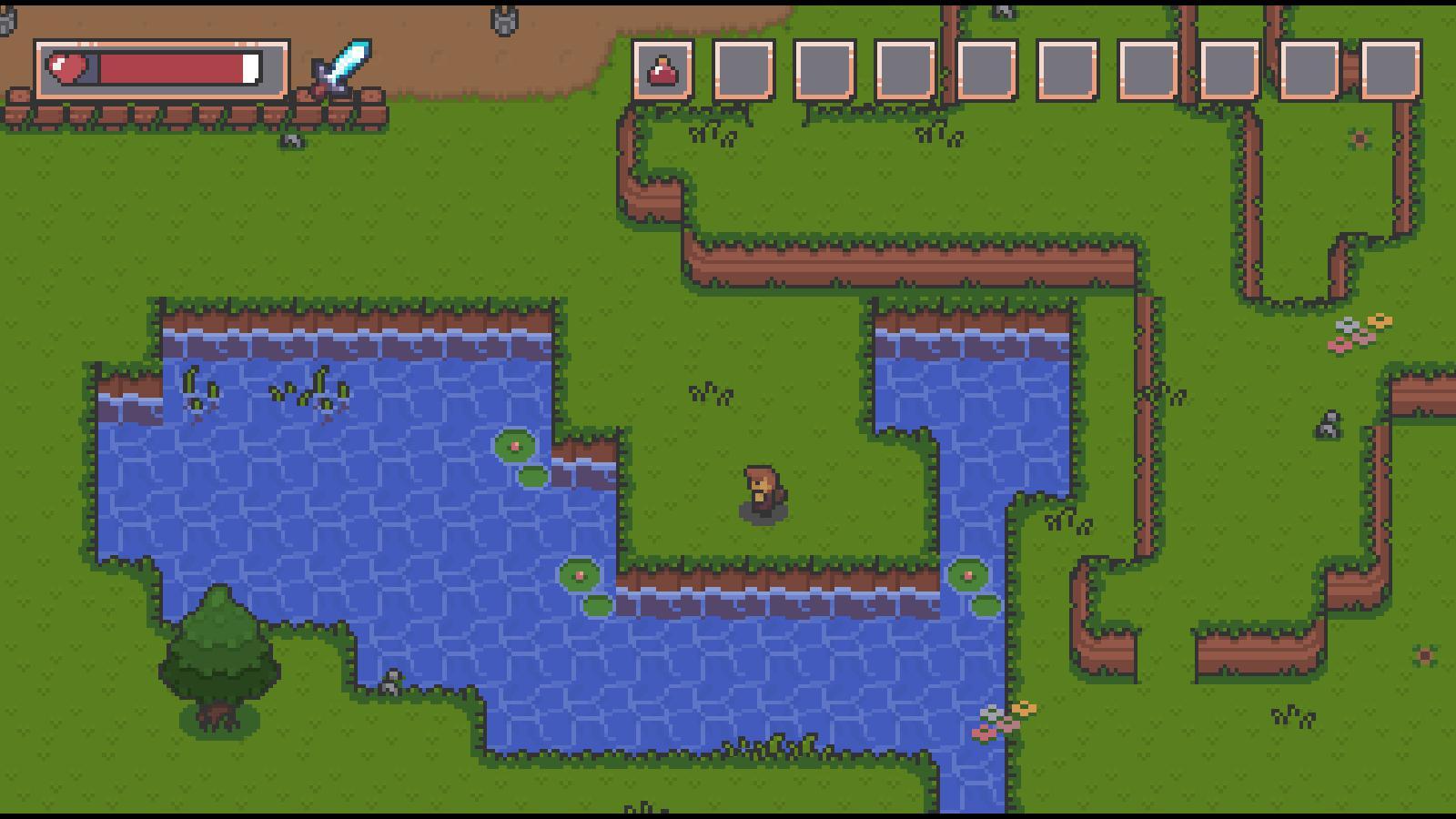
Task: Click the player character sprite
Action: [x=763, y=491]
